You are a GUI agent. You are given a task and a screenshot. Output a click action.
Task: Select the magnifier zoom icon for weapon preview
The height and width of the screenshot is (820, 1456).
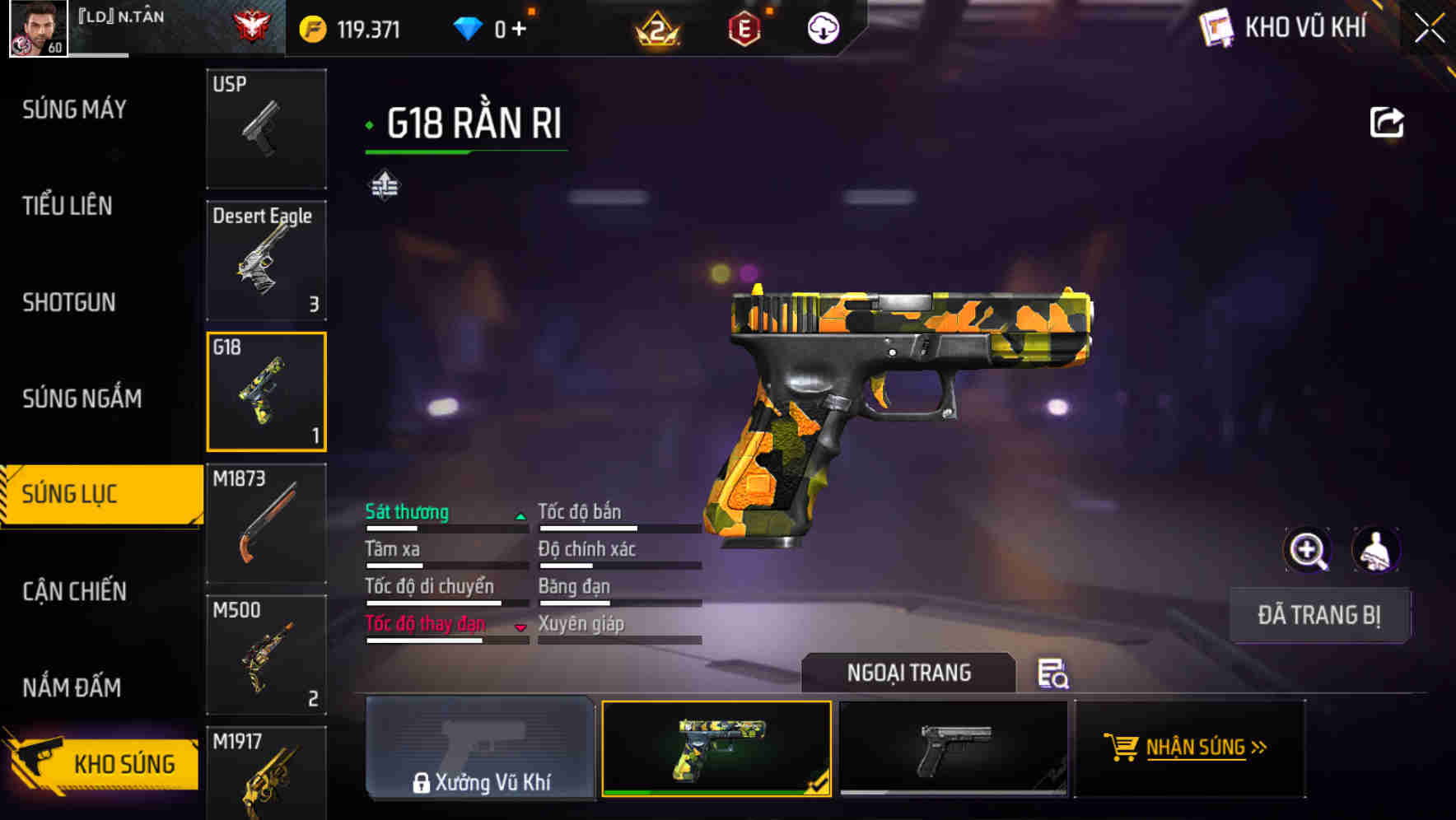coord(1309,550)
